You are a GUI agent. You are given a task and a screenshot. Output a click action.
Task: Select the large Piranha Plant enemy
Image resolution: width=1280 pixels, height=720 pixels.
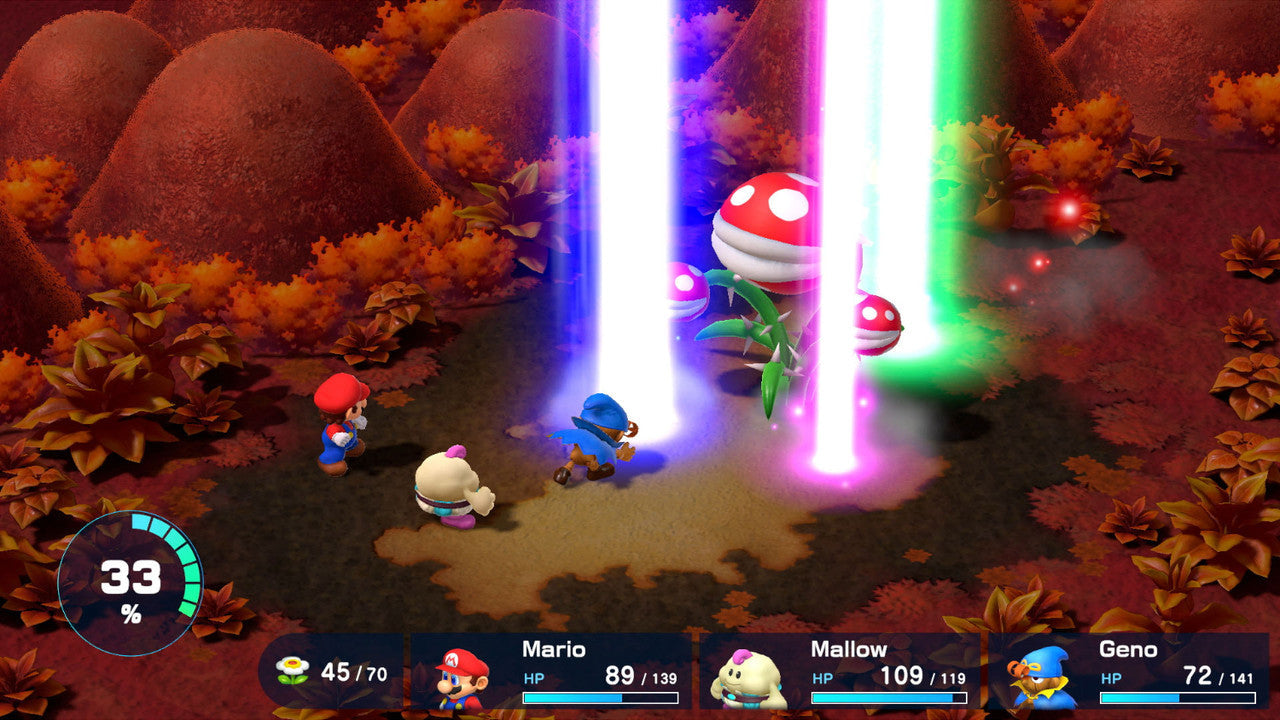765,230
